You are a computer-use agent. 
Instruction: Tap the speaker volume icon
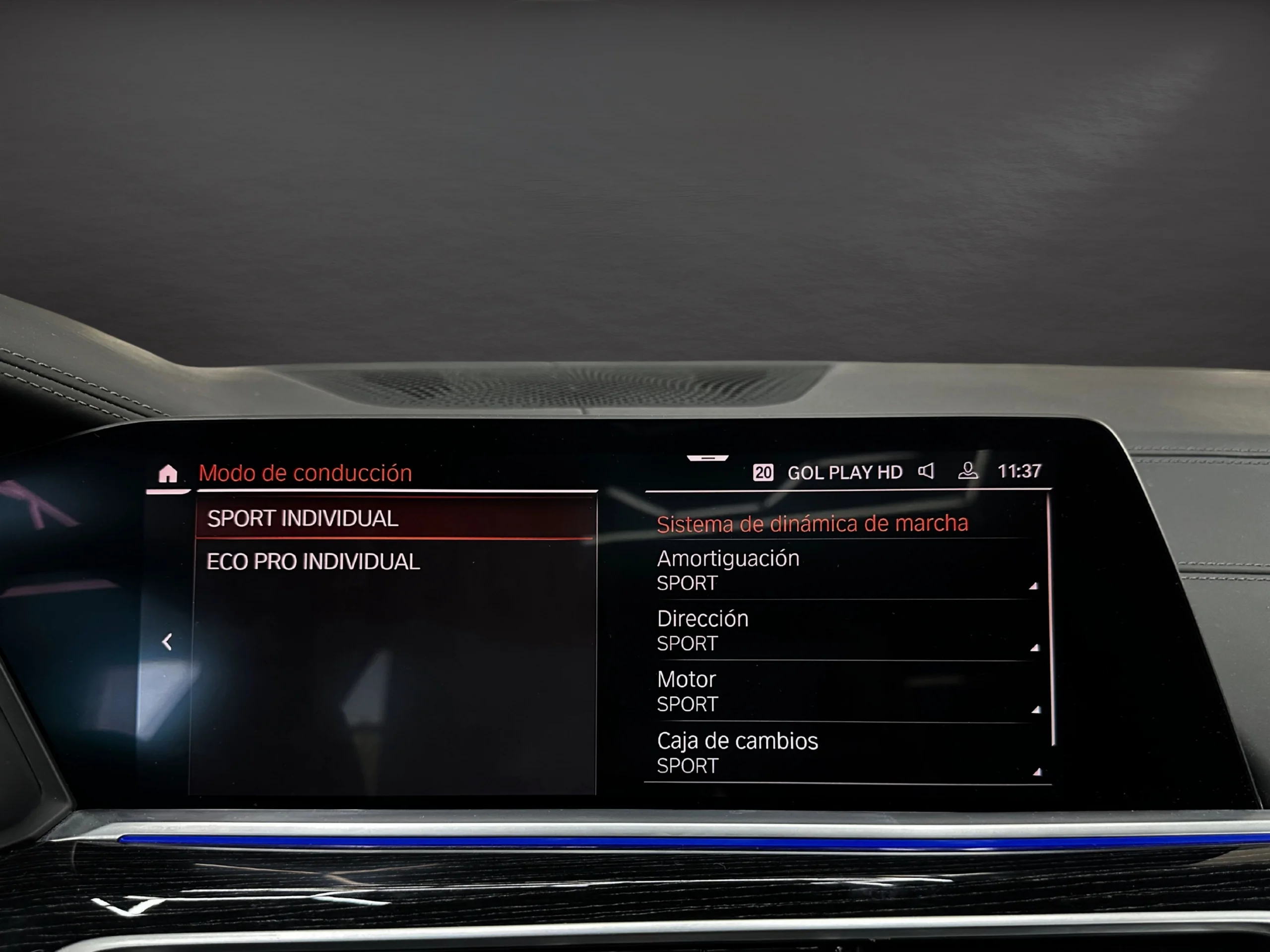pos(926,471)
